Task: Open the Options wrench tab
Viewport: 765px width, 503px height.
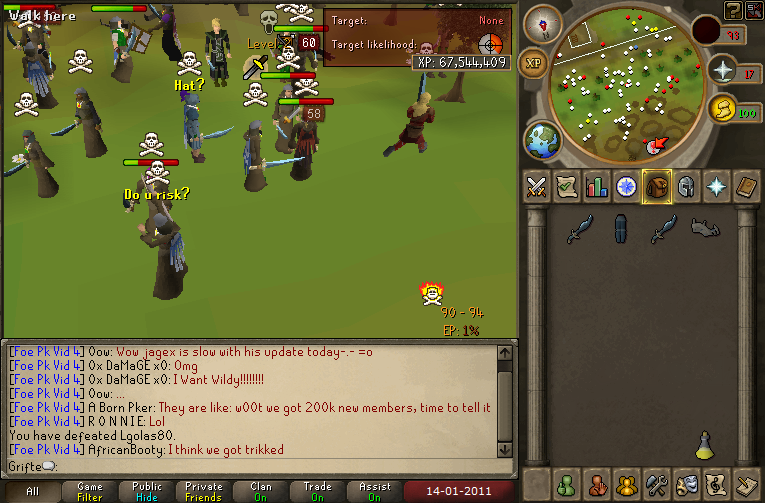Action: coord(657,484)
